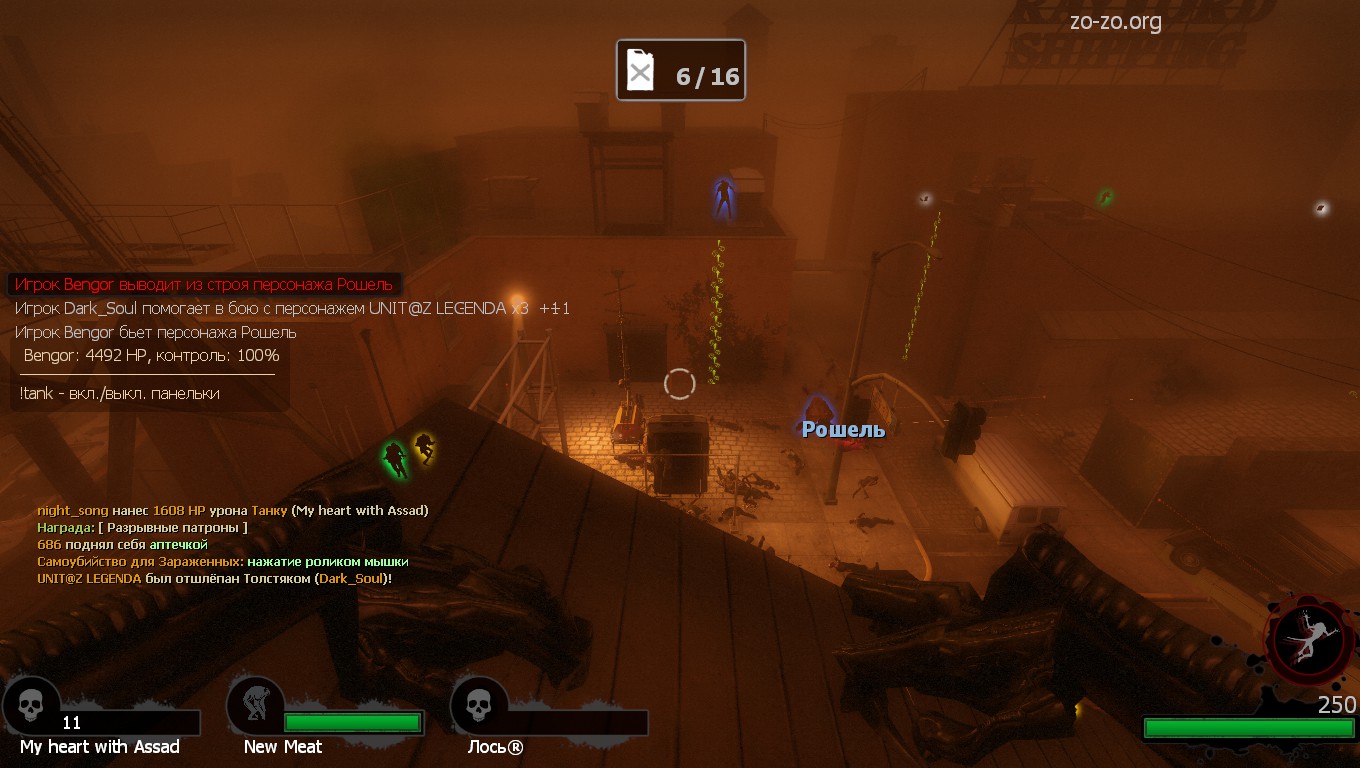Select the My heart with Assad skull portrait

tap(31, 705)
